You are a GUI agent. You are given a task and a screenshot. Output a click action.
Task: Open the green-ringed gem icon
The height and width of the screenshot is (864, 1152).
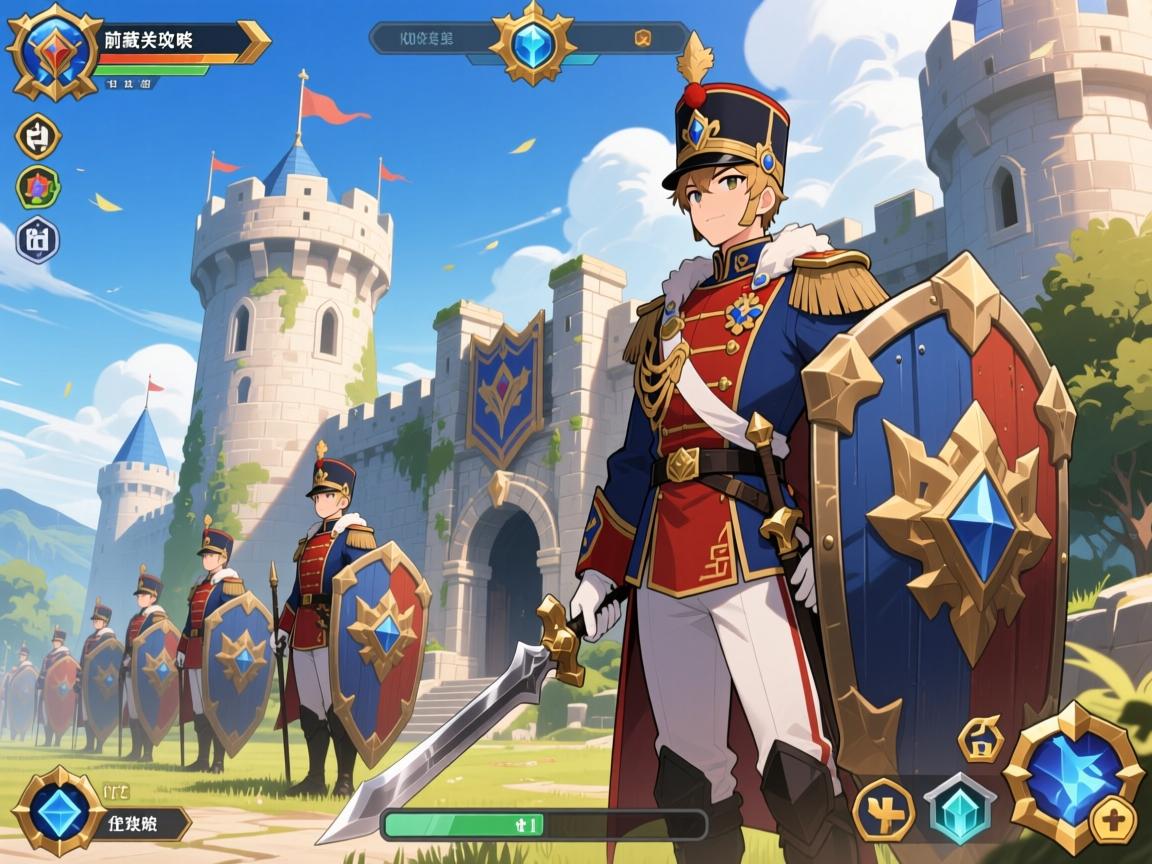(38, 187)
